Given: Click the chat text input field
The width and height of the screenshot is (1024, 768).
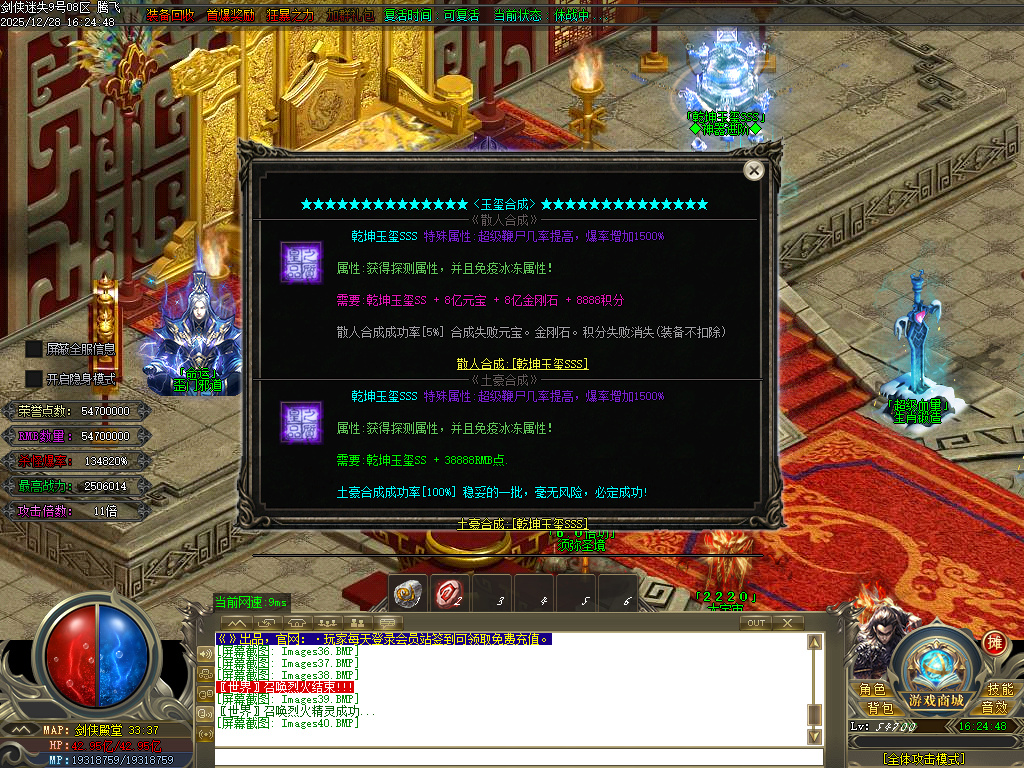Looking at the screenshot, I should (510, 758).
